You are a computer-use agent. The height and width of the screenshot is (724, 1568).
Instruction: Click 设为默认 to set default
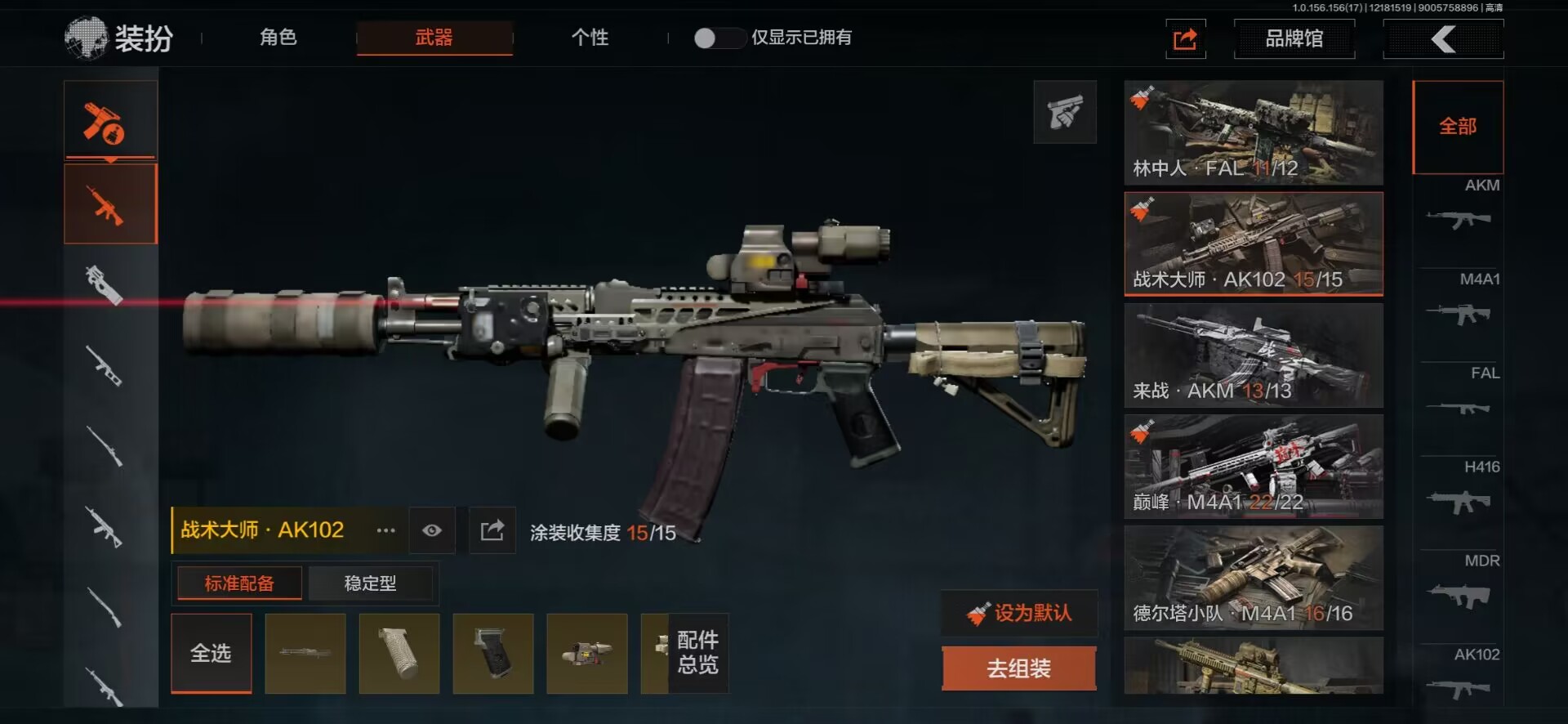point(1019,613)
